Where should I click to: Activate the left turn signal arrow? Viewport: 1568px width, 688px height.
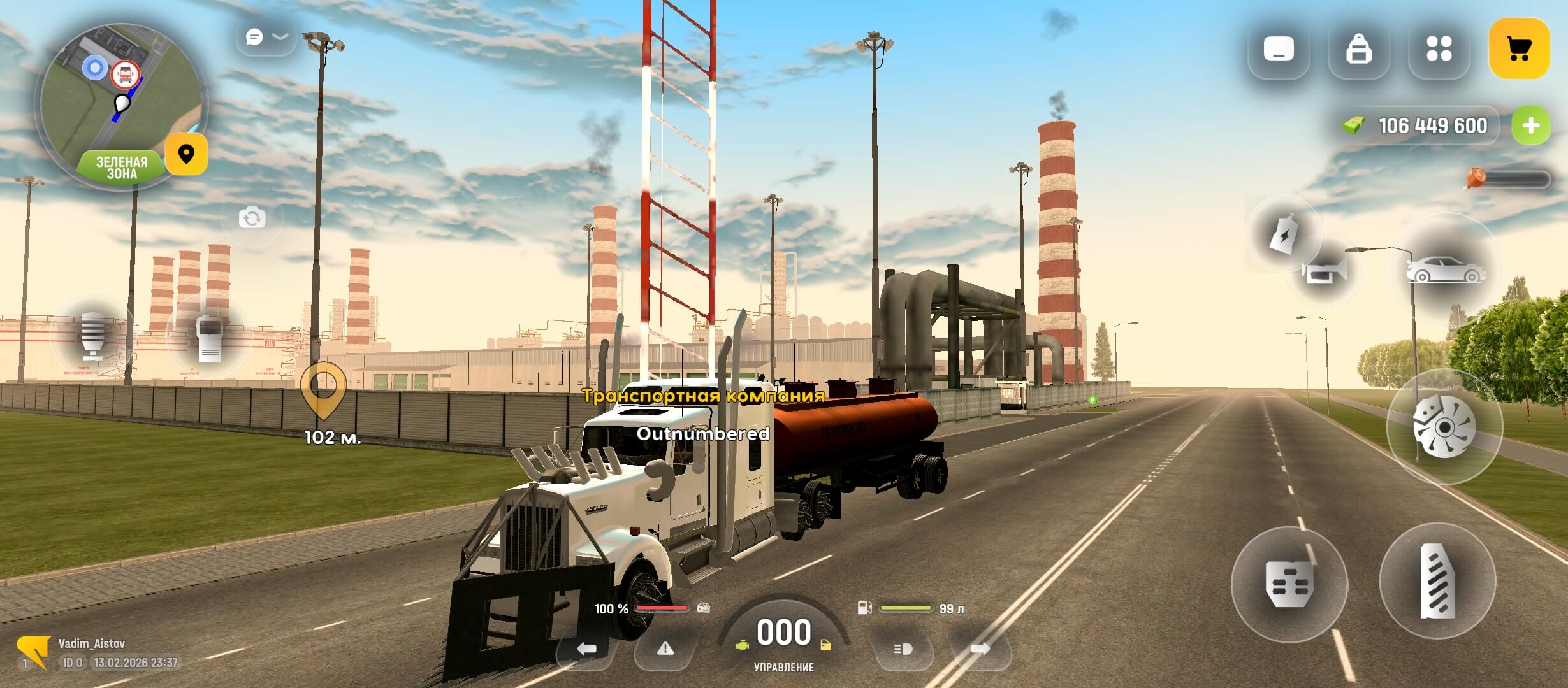(x=586, y=649)
